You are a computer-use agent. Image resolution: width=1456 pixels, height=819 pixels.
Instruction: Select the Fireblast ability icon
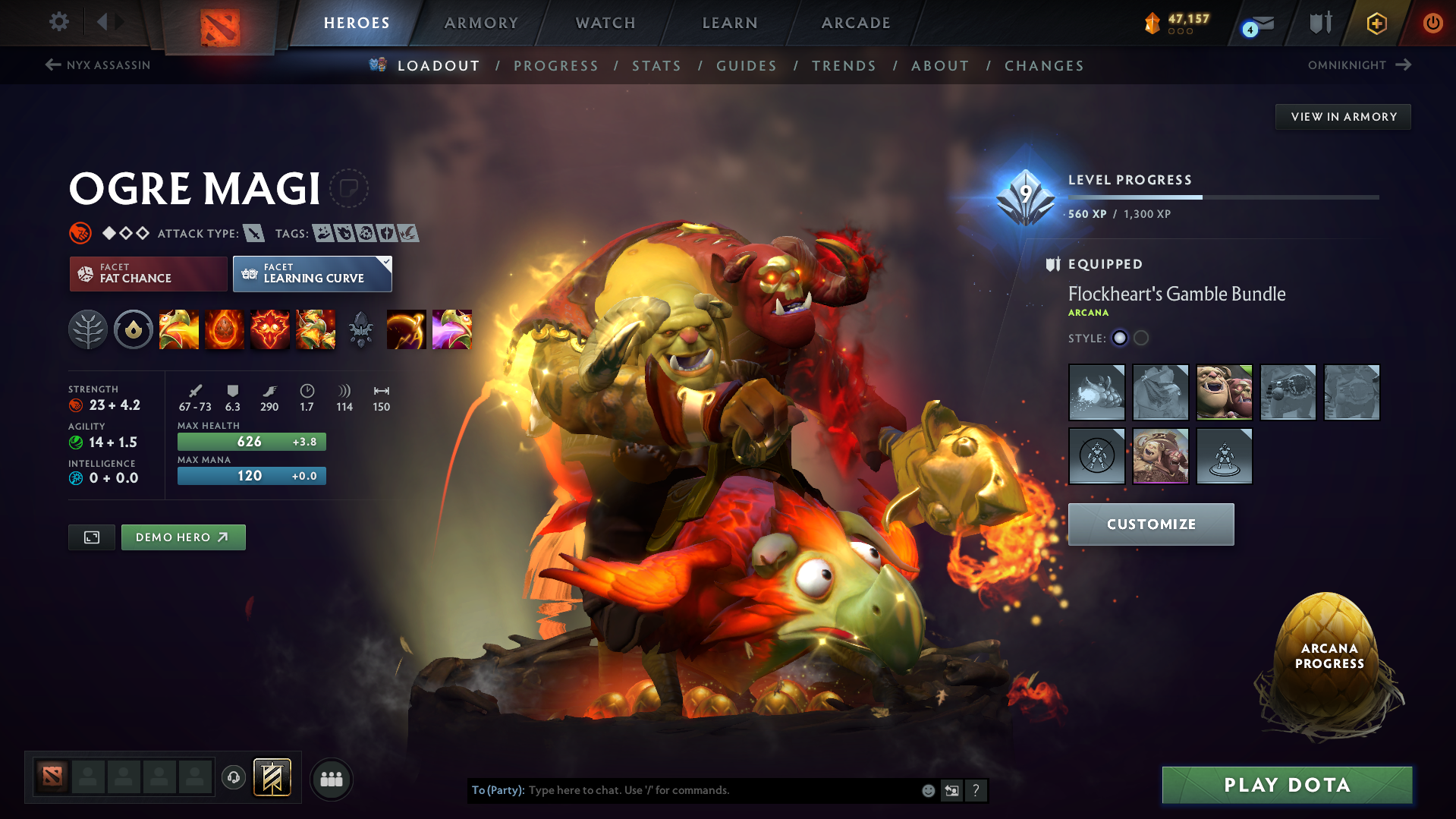point(179,329)
